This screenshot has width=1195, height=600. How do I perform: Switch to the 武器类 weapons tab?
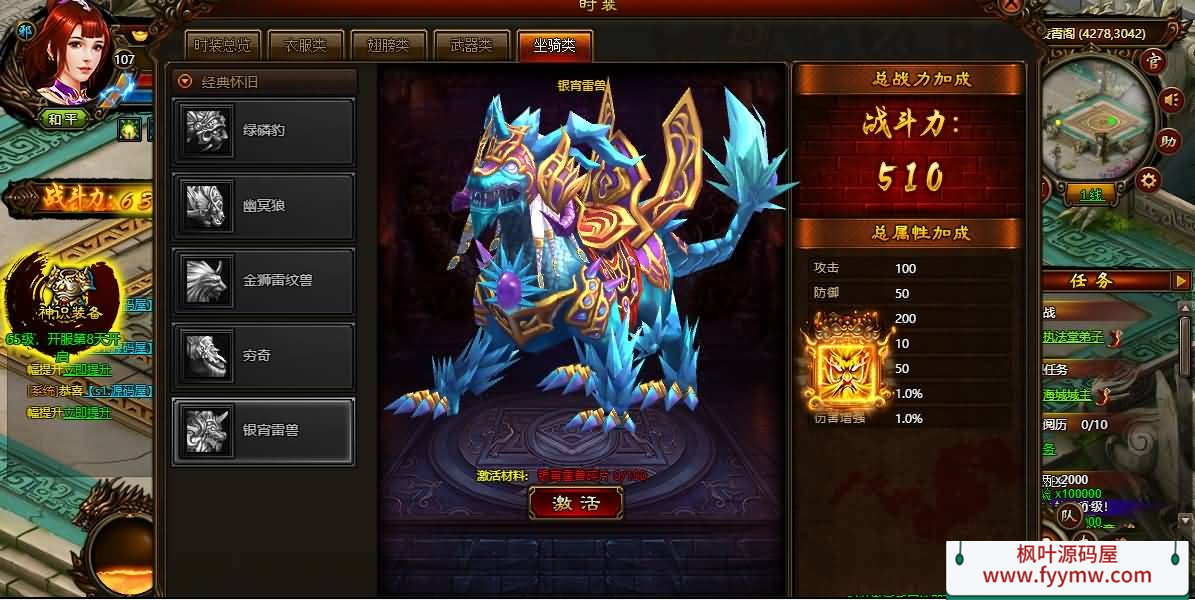[x=471, y=45]
